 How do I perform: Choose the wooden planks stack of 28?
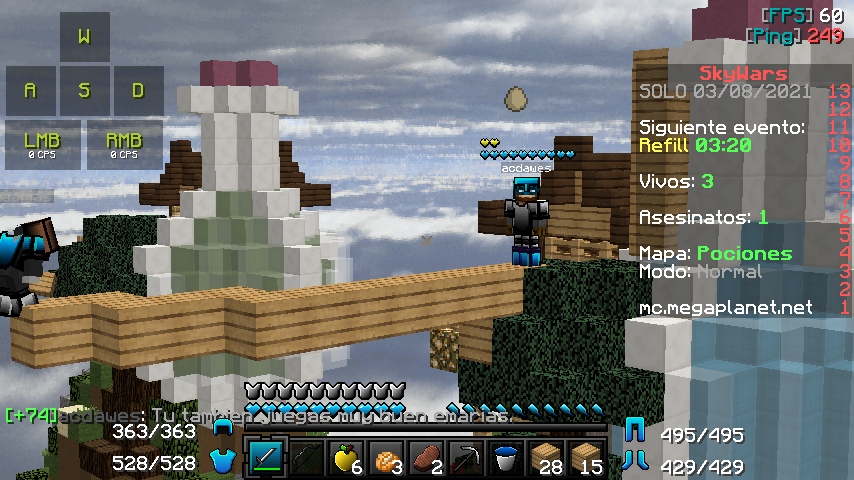point(547,460)
